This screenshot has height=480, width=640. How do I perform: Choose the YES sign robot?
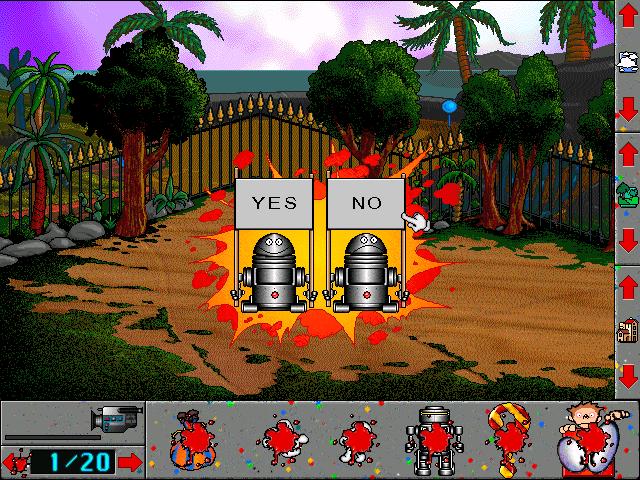tap(274, 267)
